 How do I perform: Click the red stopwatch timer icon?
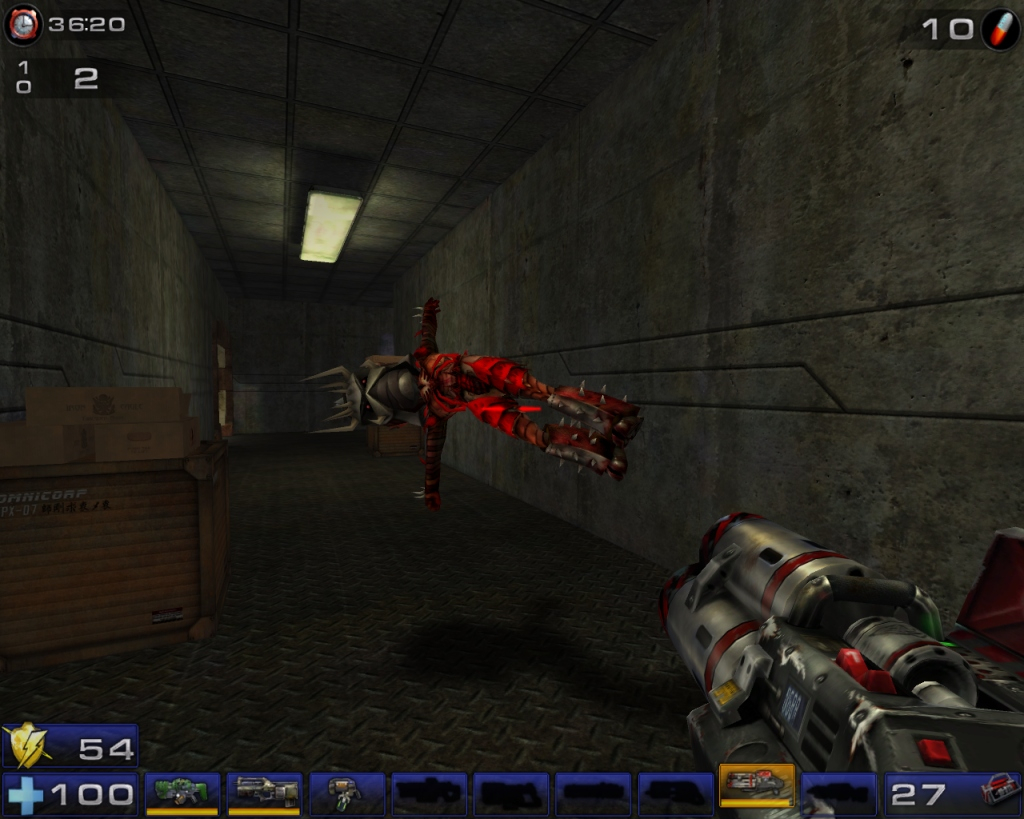click(x=22, y=24)
